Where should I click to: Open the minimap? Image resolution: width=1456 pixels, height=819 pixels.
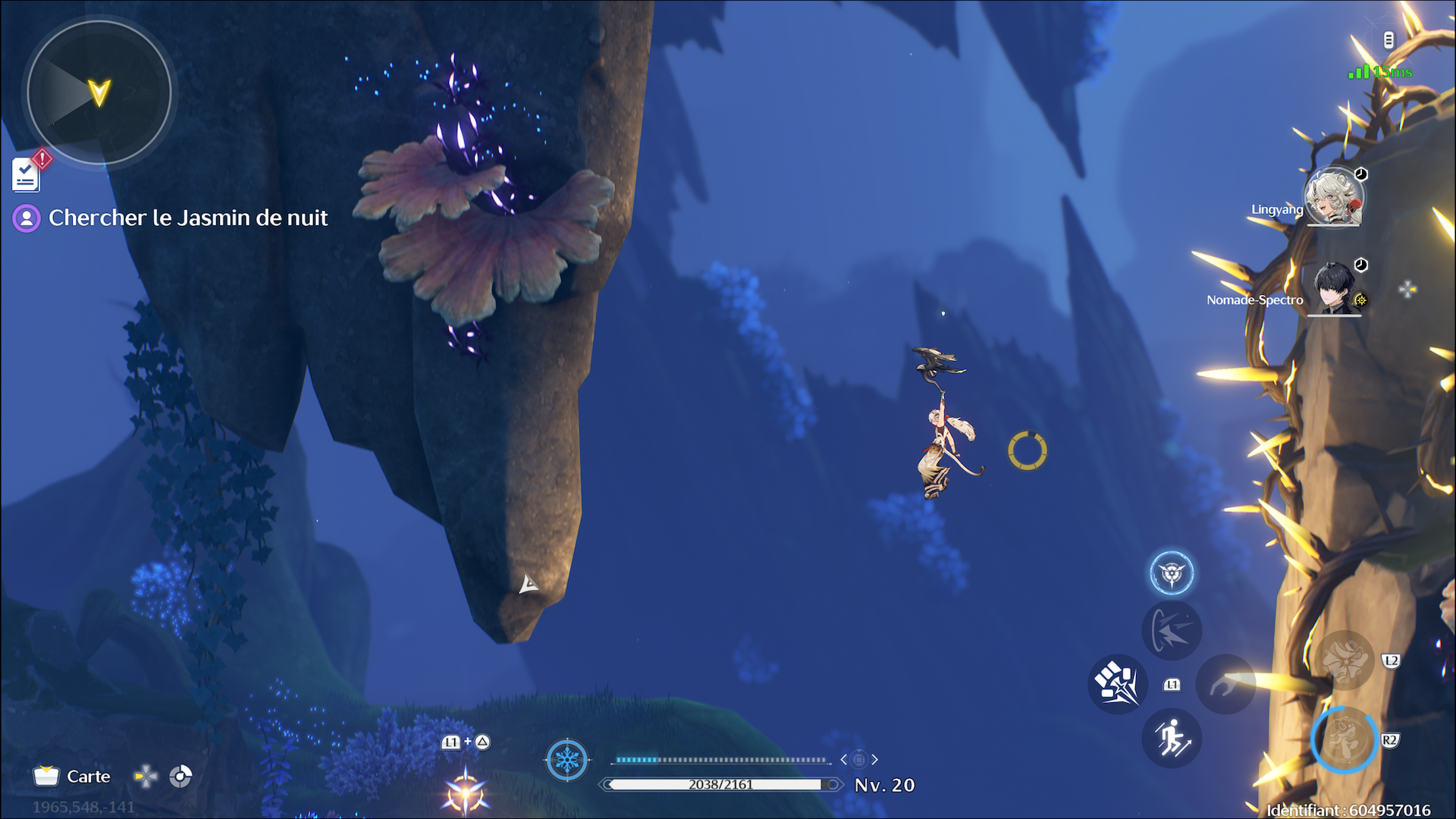99,93
